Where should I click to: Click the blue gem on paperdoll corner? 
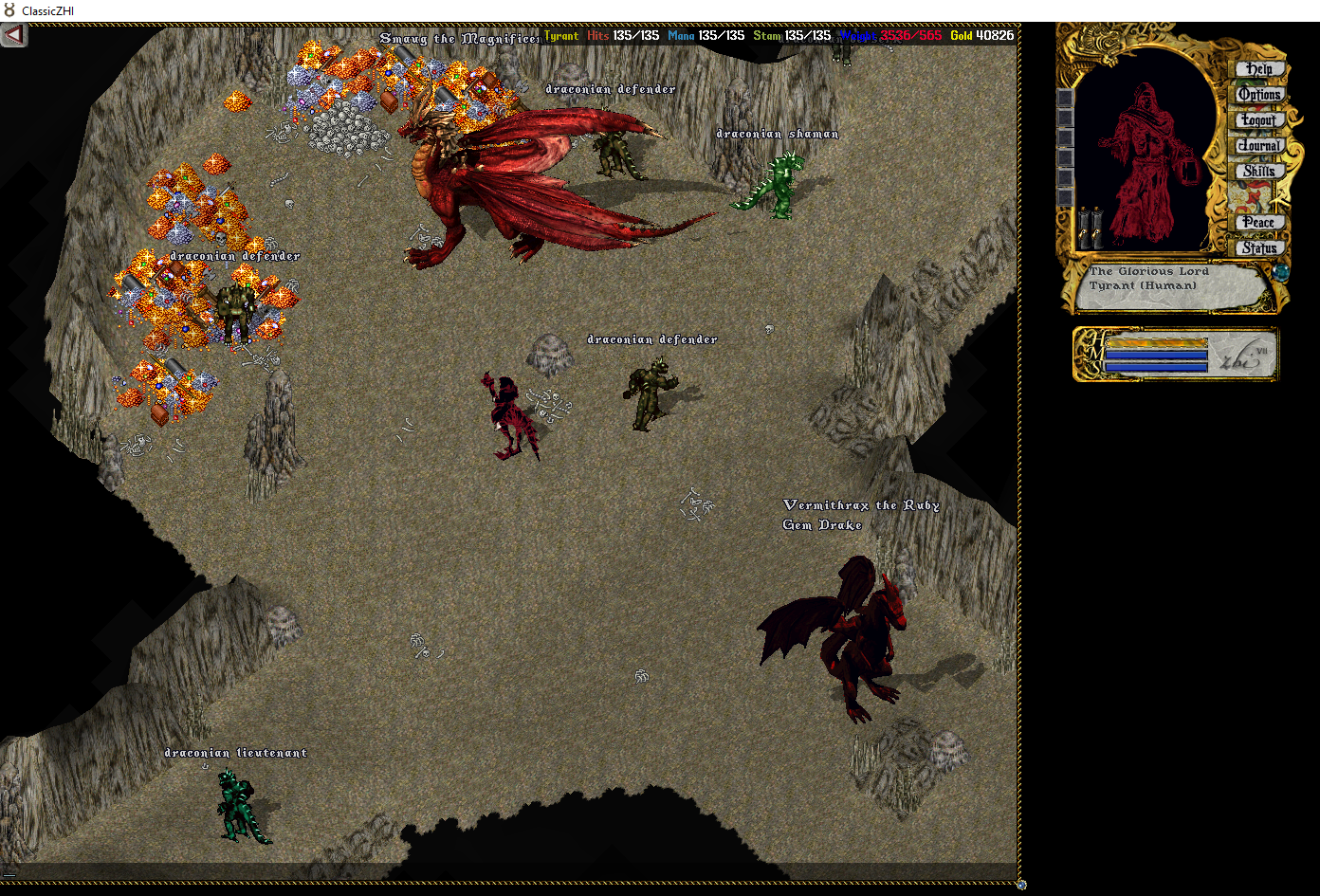point(1281,272)
